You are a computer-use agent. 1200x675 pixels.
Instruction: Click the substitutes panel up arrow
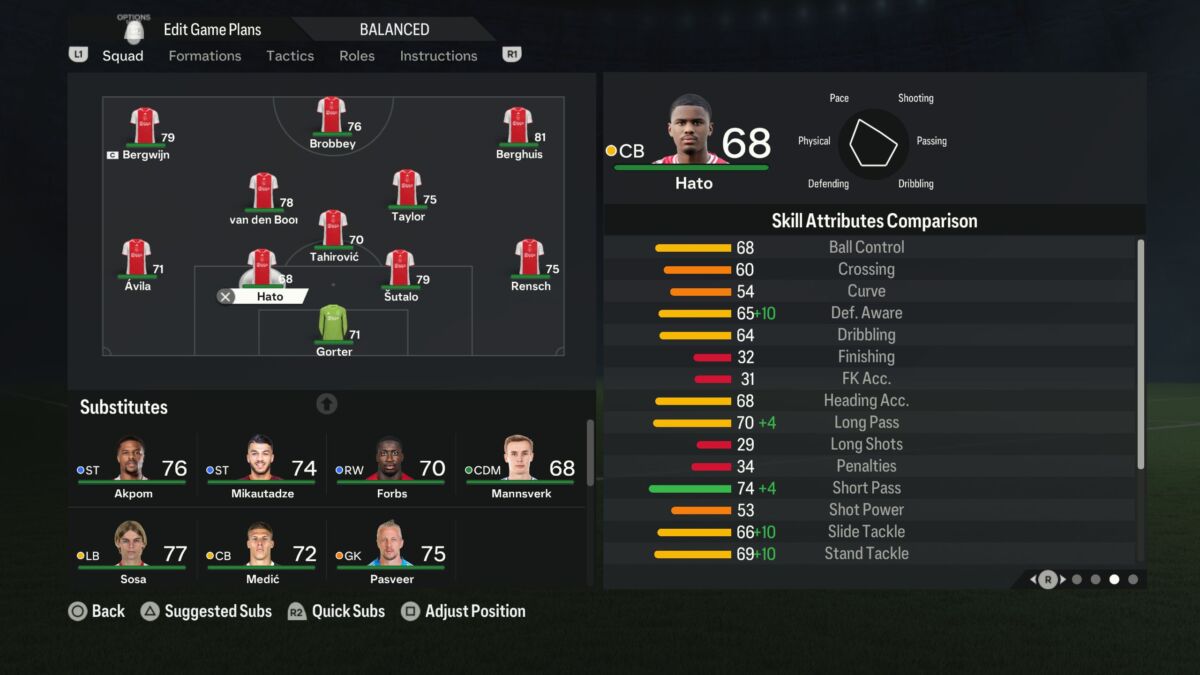click(327, 404)
